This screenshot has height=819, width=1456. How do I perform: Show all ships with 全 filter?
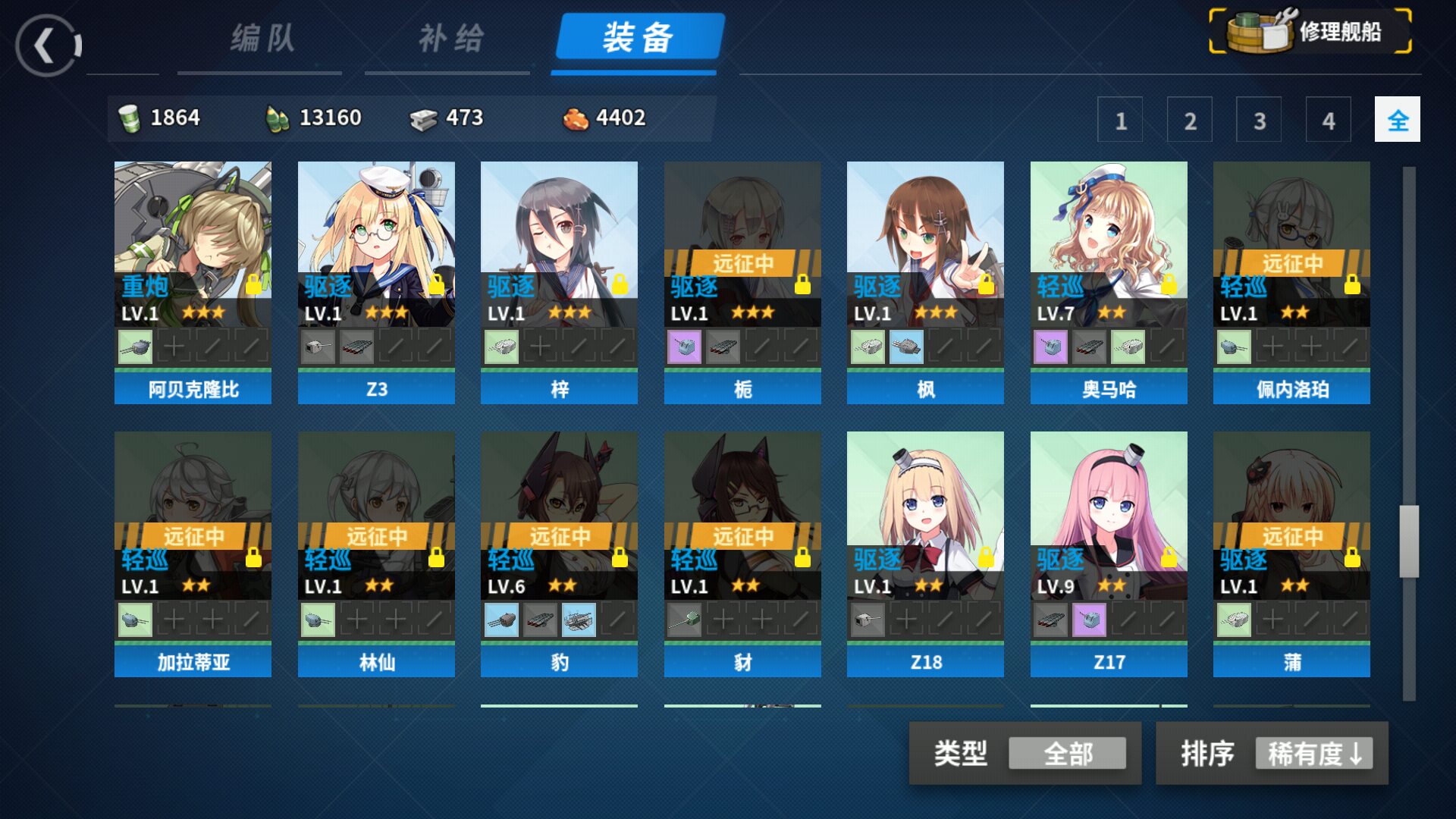click(x=1397, y=120)
